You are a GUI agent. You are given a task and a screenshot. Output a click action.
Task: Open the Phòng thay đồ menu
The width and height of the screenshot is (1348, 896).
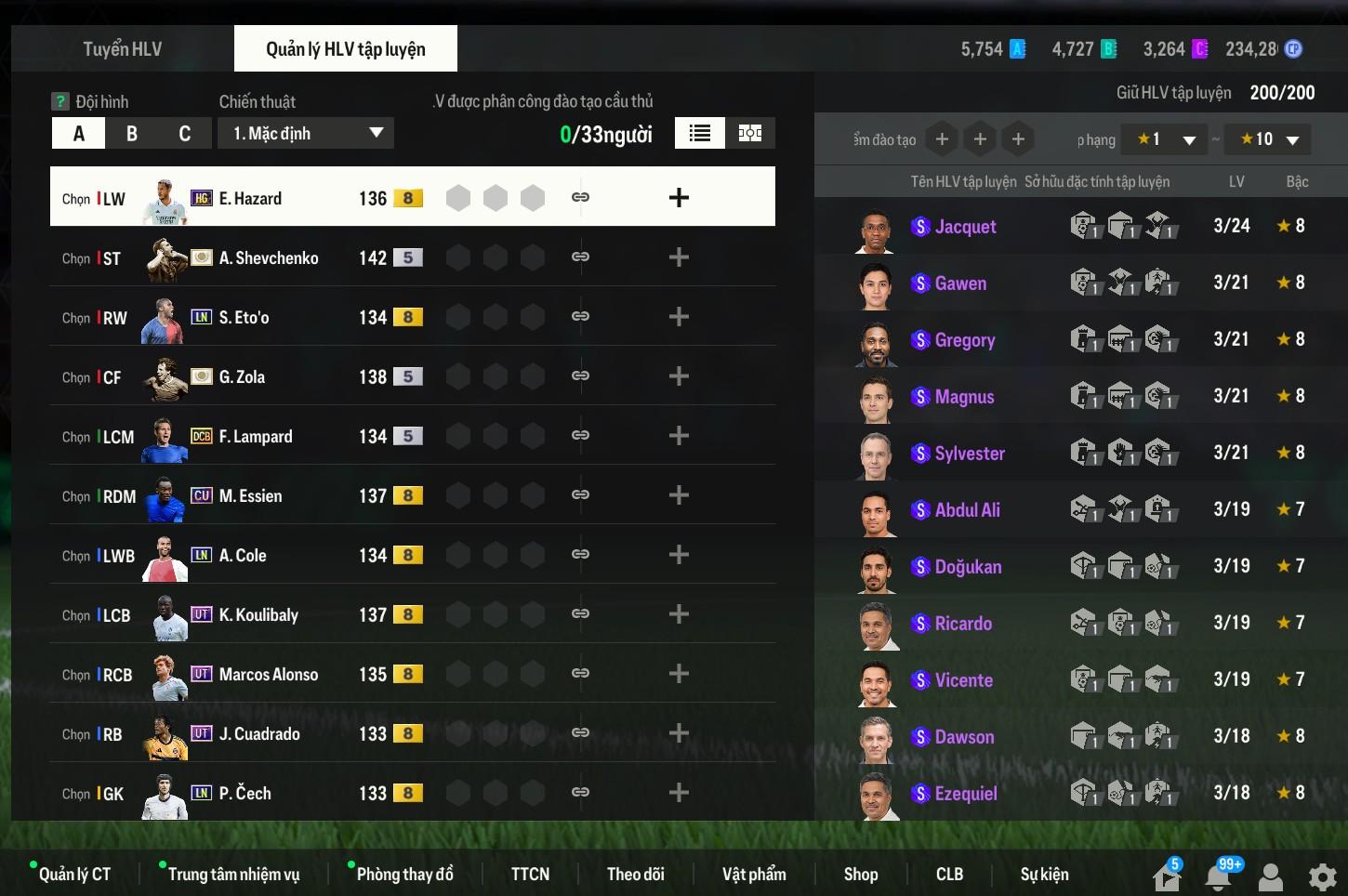click(x=404, y=874)
